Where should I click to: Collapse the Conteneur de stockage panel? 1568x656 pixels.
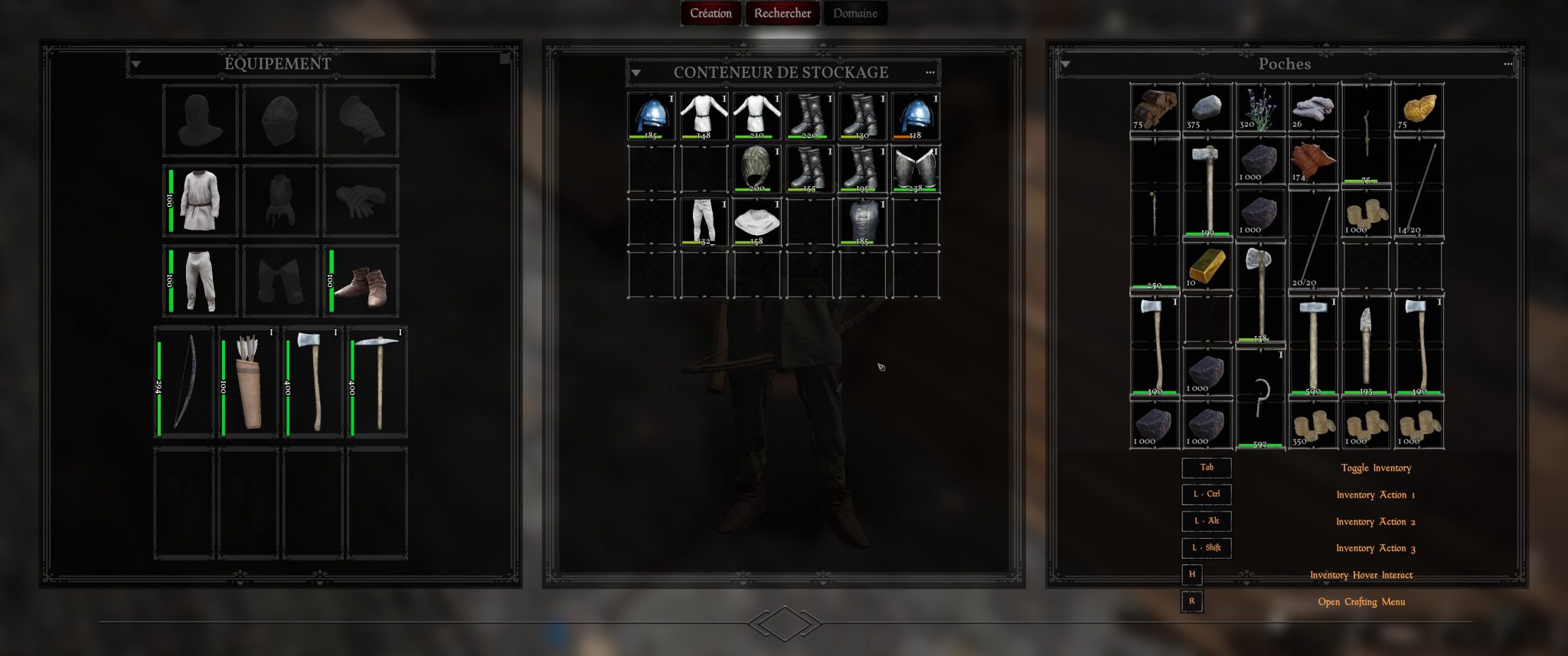635,73
